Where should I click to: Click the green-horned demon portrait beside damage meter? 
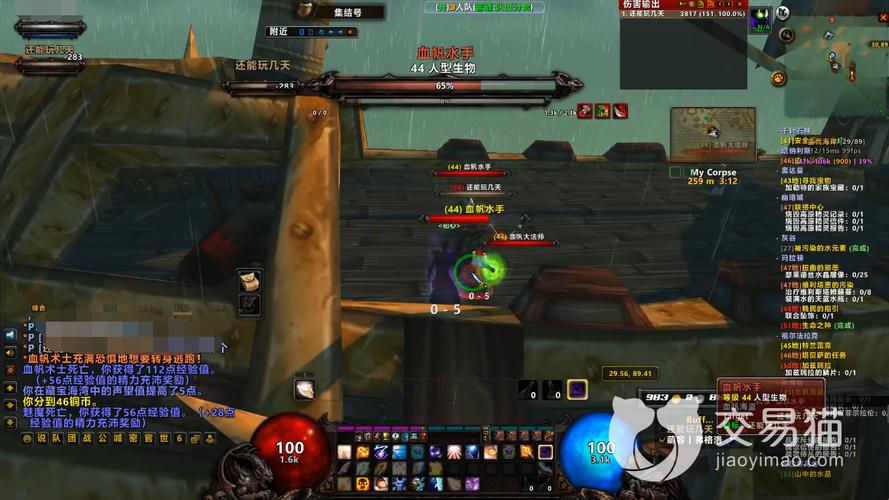761,17
